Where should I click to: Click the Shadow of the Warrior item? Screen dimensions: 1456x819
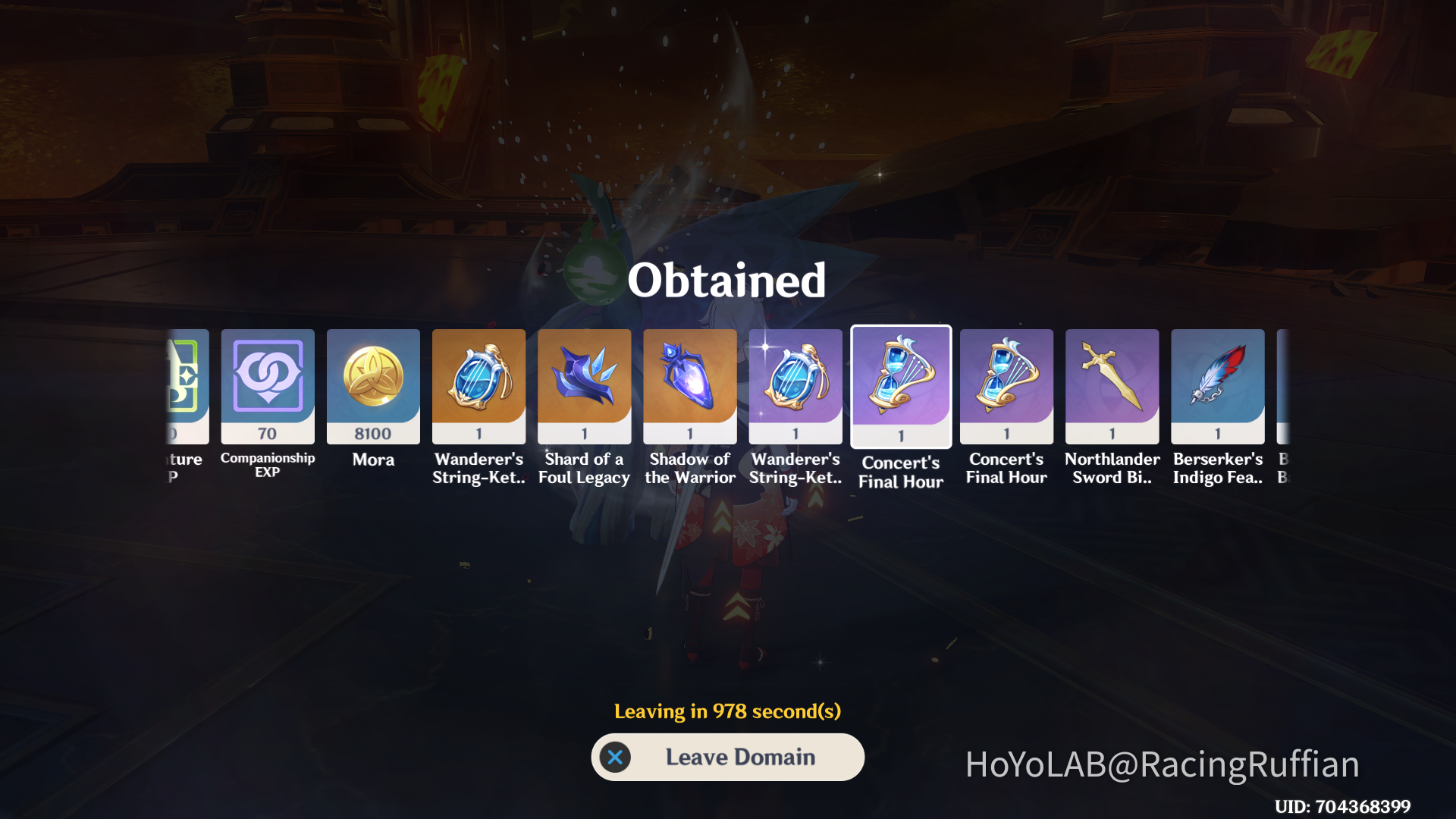[x=689, y=386]
